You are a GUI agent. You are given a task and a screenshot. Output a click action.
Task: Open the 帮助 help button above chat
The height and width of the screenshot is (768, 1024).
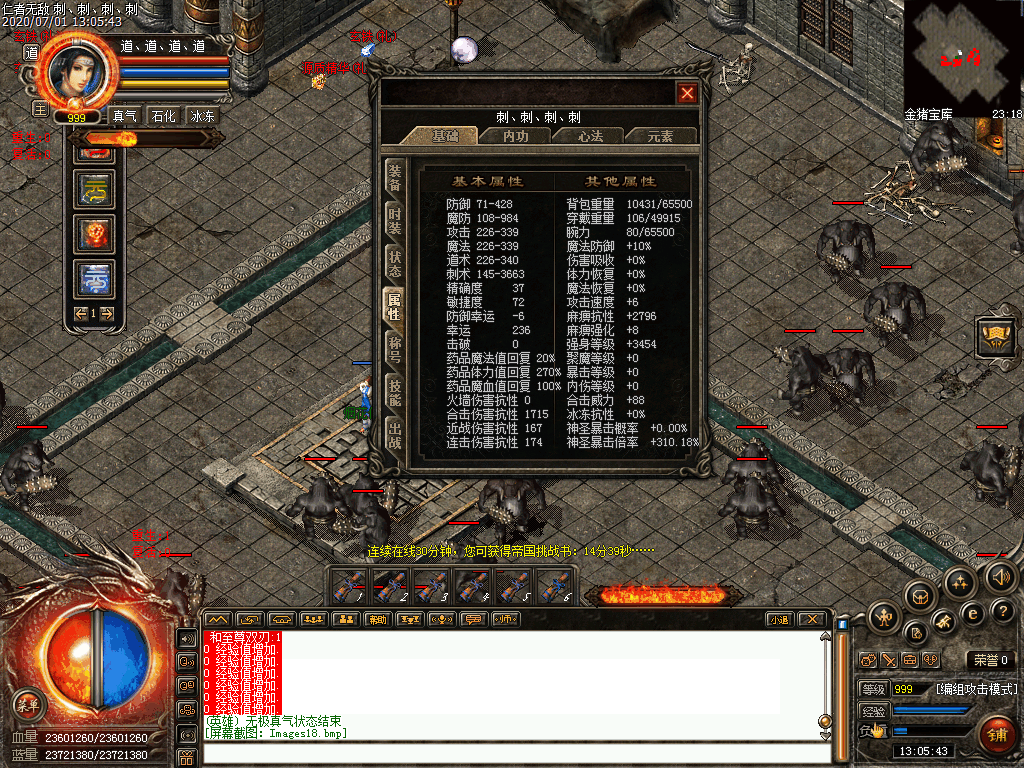[376, 619]
